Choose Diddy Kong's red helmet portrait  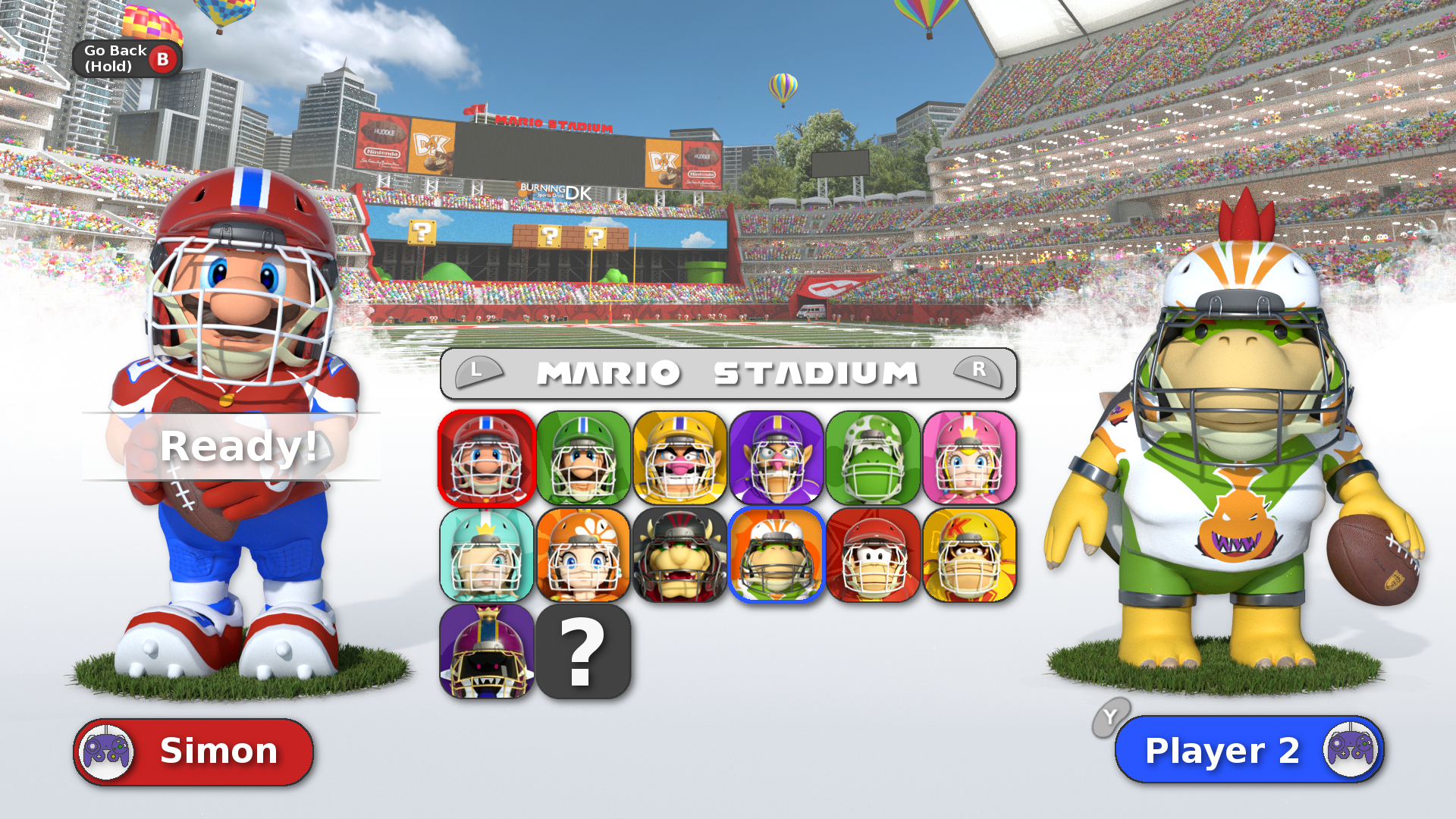[873, 555]
